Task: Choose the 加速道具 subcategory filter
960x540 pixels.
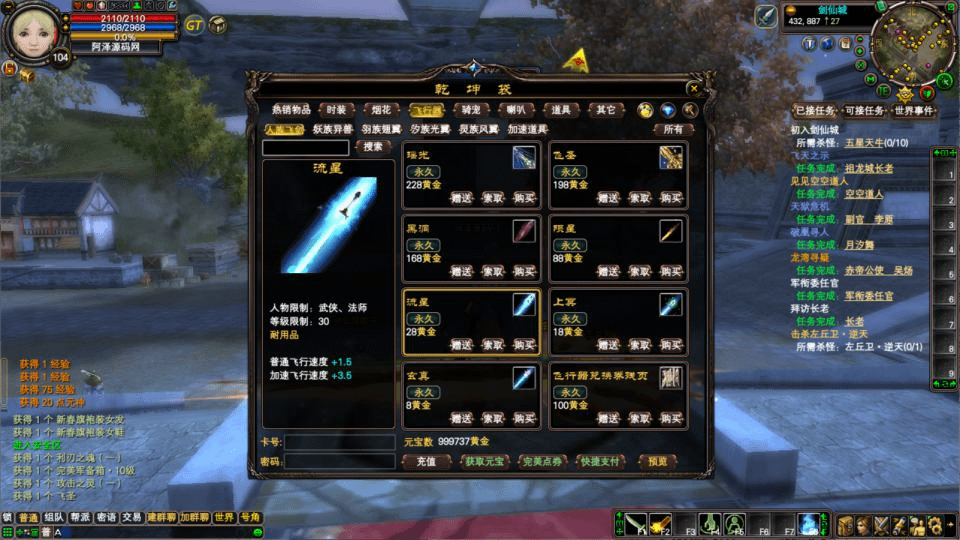Action: coord(528,129)
